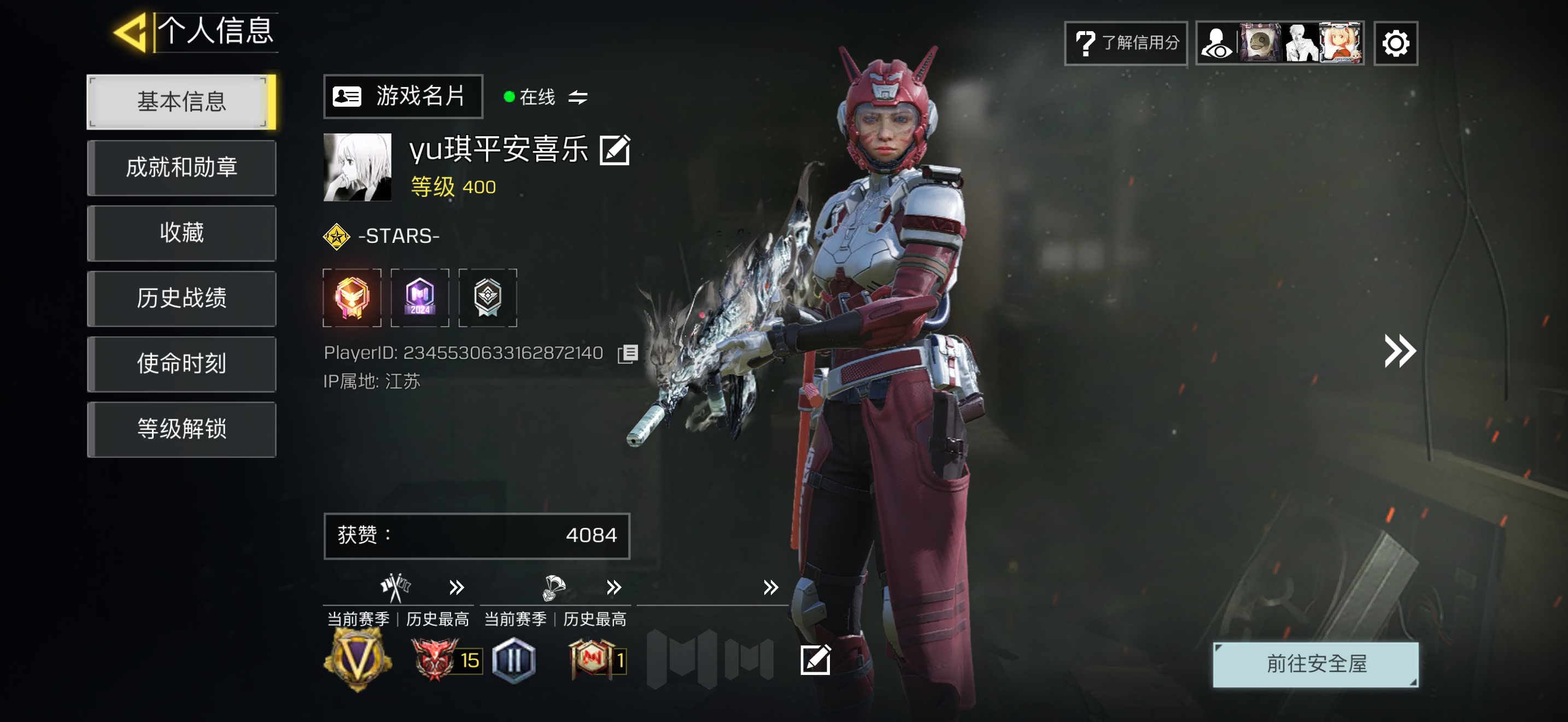Show the 等级解锁 tab
1568x722 pixels.
pyautogui.click(x=181, y=429)
